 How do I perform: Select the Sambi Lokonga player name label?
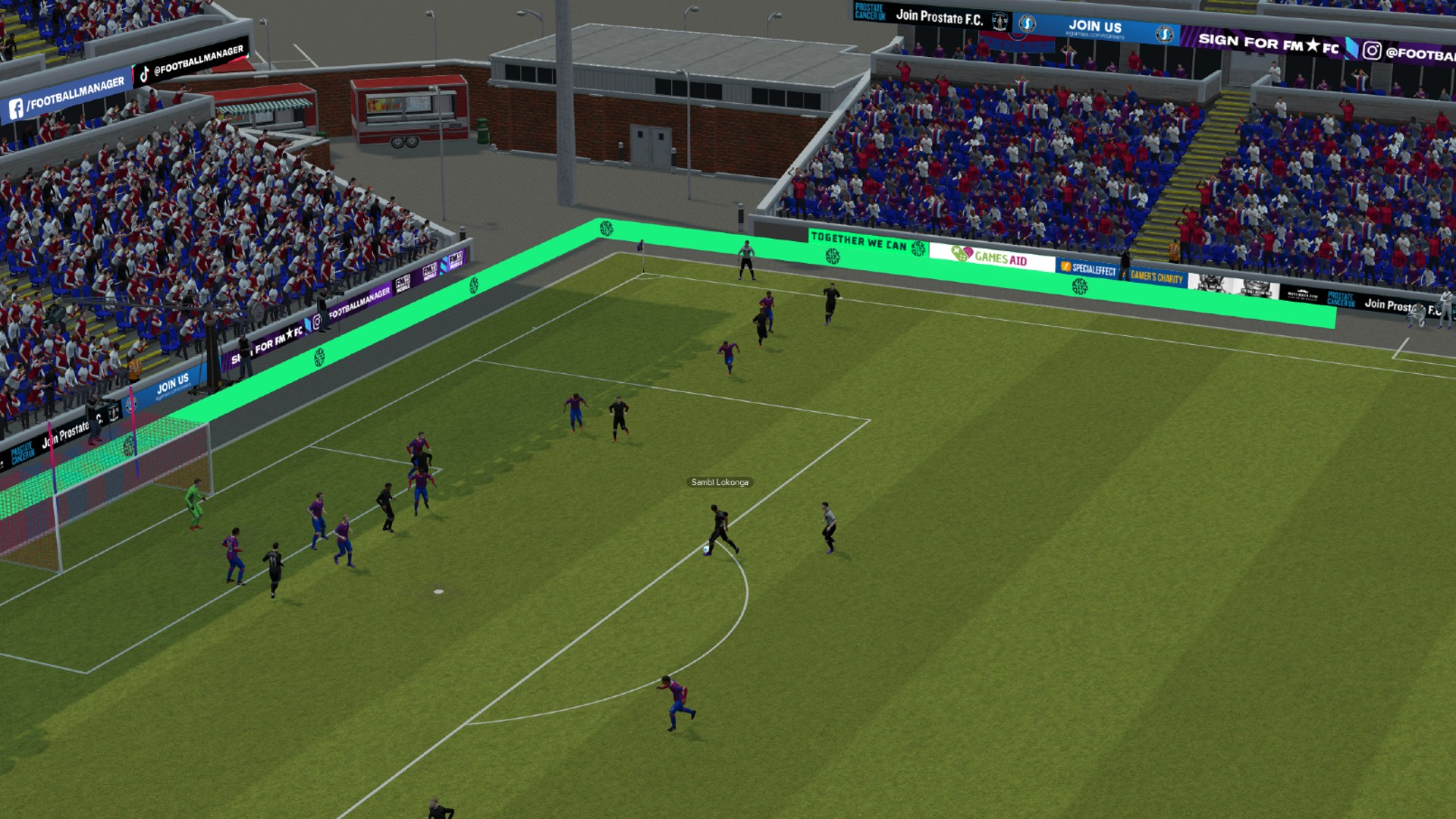click(720, 482)
